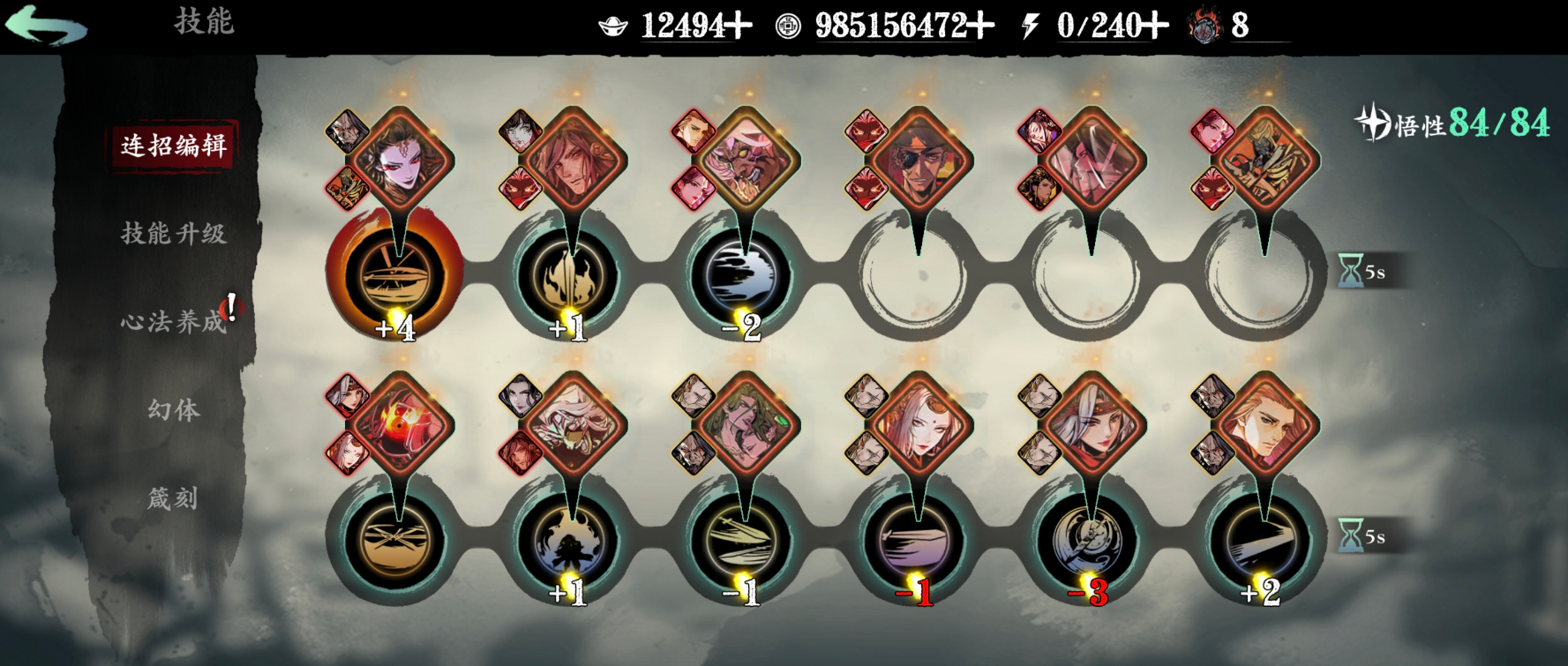Switch to the 箴刻 tab
This screenshot has width=1568, height=666.
(173, 498)
